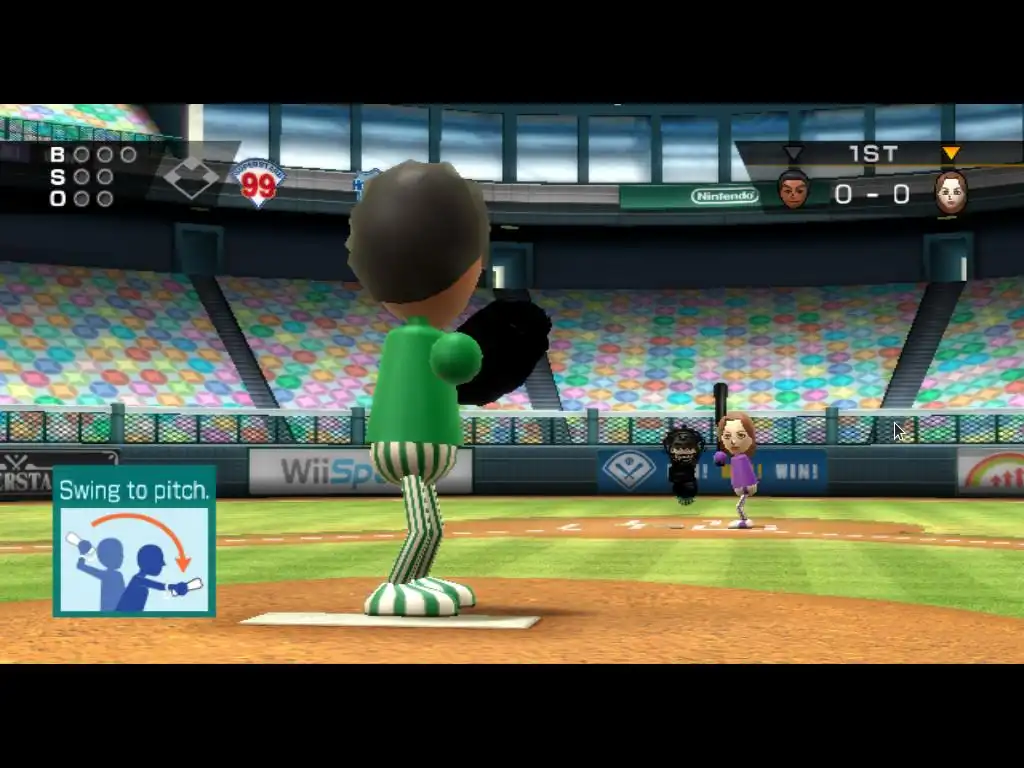Click the base runners diamond indicator
Image resolution: width=1024 pixels, height=768 pixels.
190,180
